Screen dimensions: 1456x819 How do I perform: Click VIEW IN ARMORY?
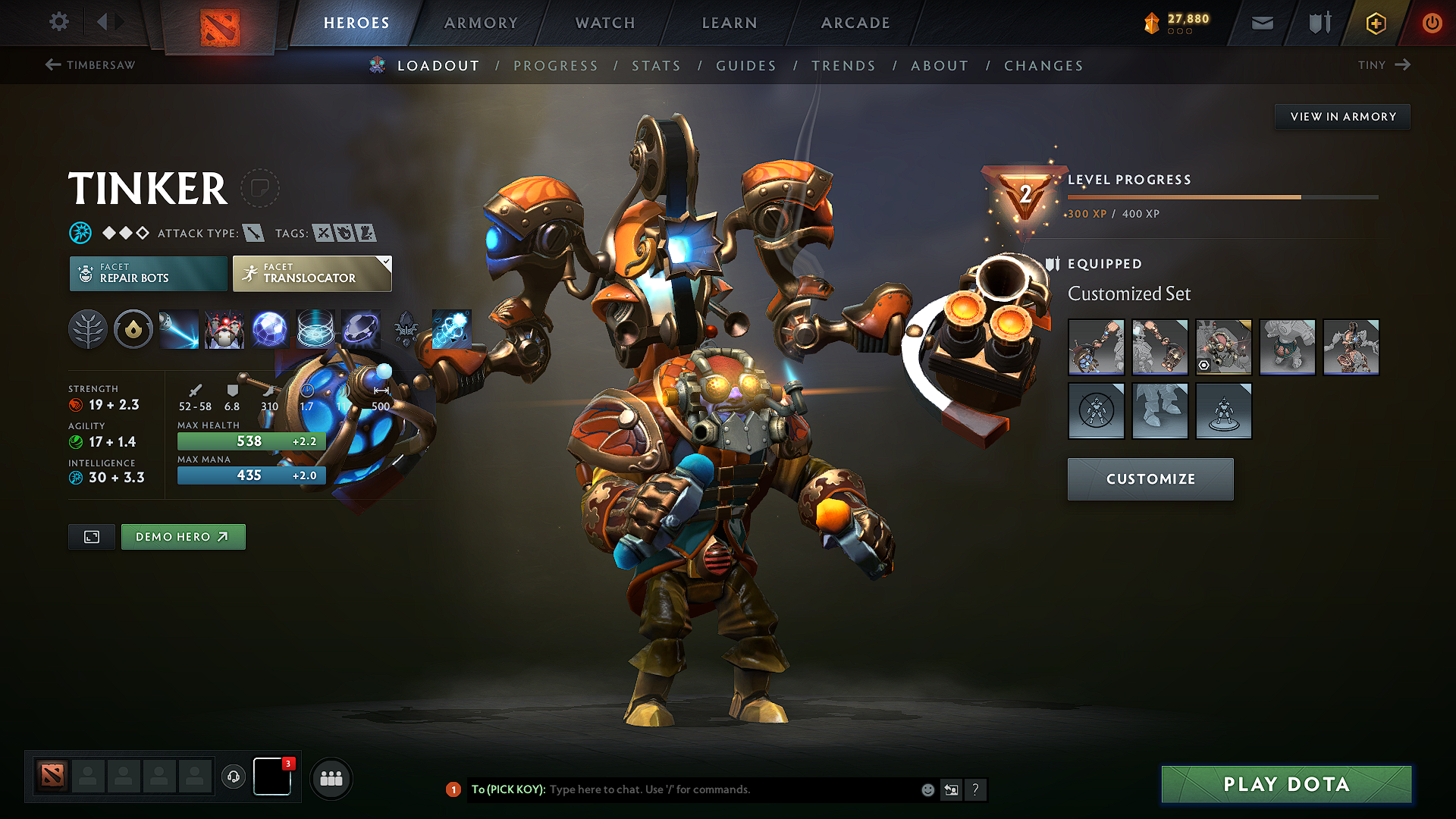pos(1342,116)
